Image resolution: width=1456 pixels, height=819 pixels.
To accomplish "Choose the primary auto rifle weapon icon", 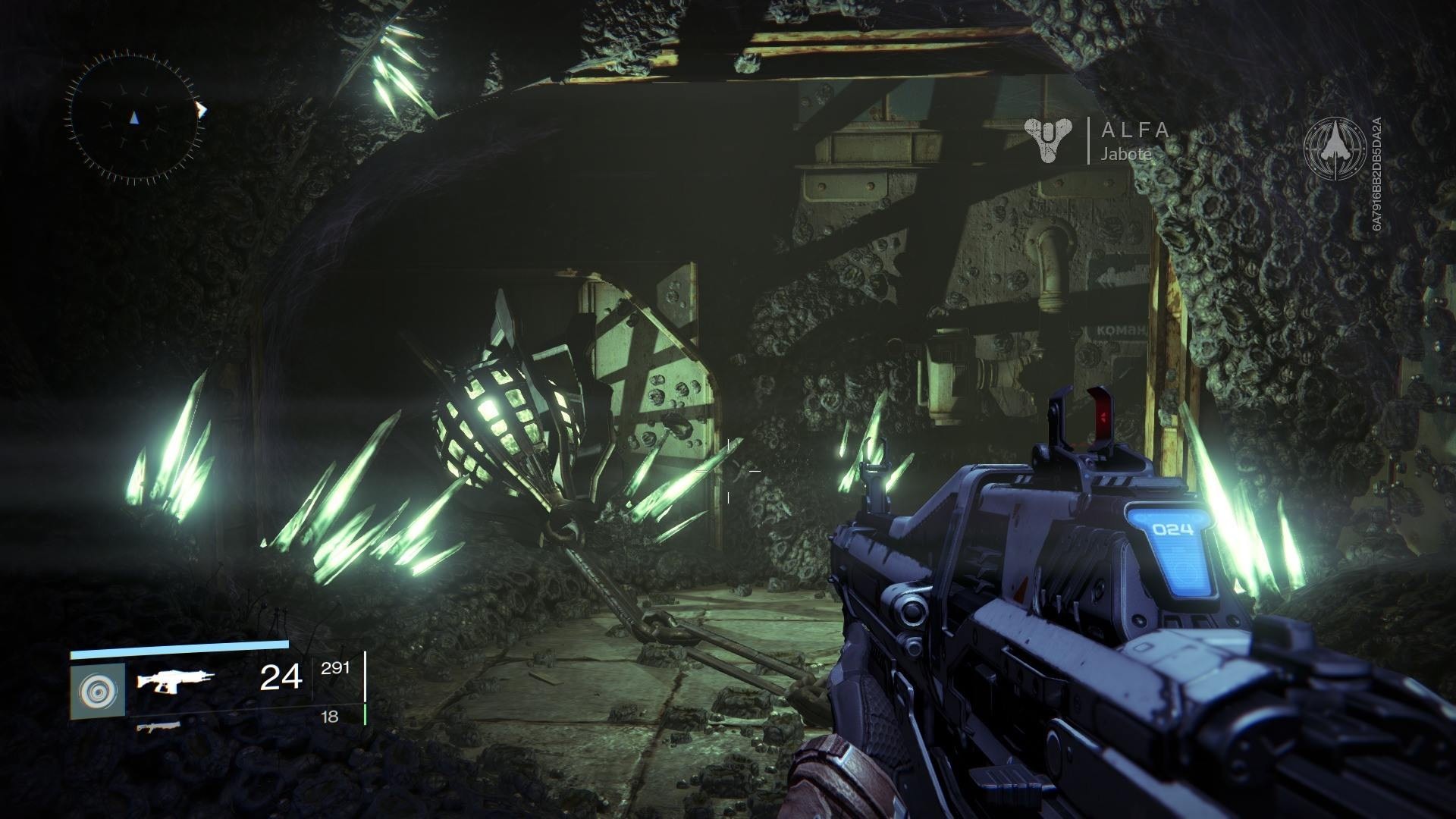I will [175, 679].
